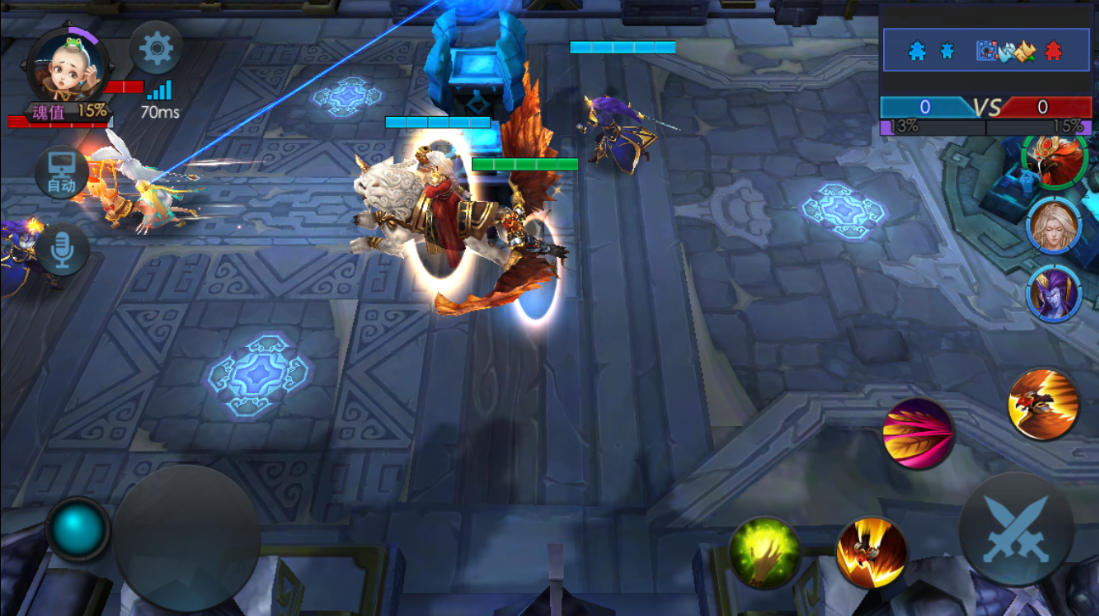Cast the green hand ability
Image resolution: width=1099 pixels, height=616 pixels.
764,551
